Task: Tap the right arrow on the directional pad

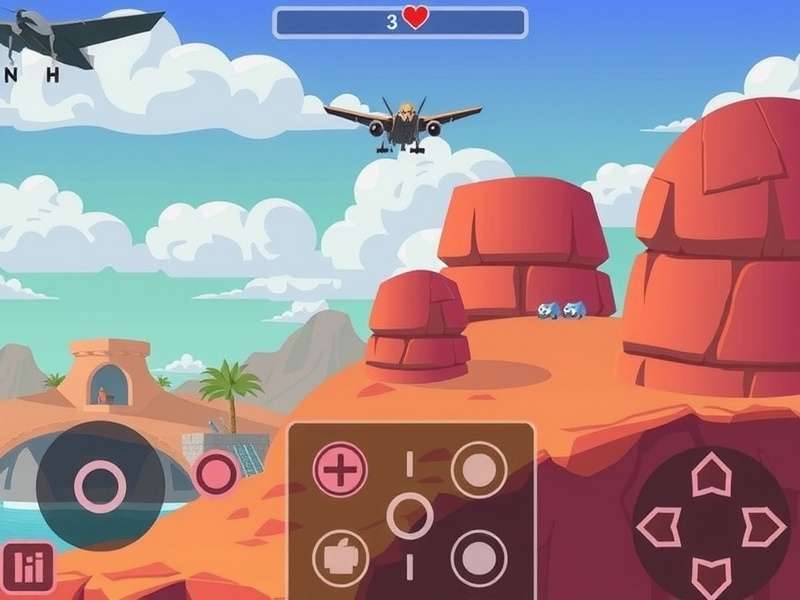Action: pos(763,526)
